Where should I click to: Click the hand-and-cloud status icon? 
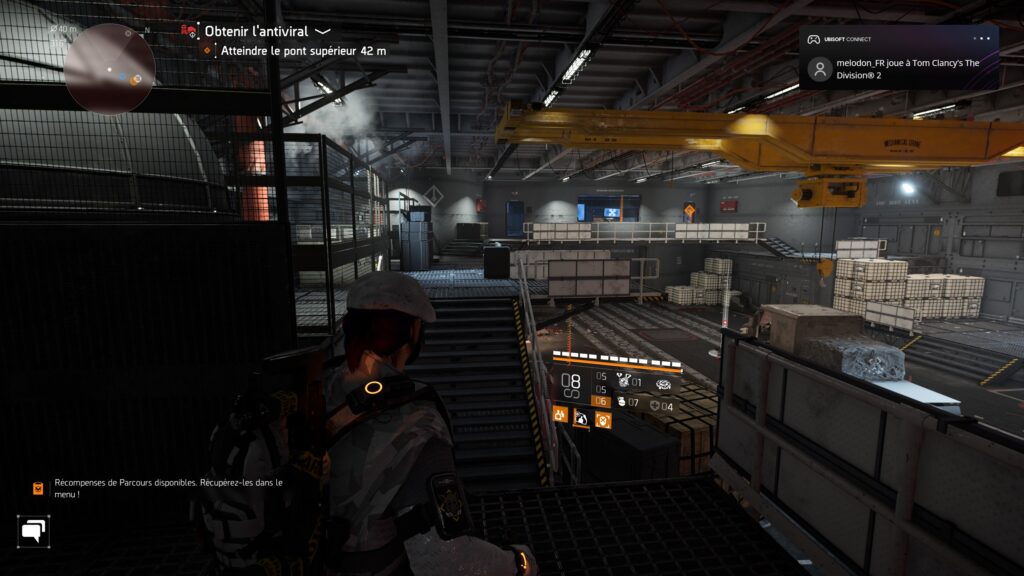pyautogui.click(x=582, y=418)
